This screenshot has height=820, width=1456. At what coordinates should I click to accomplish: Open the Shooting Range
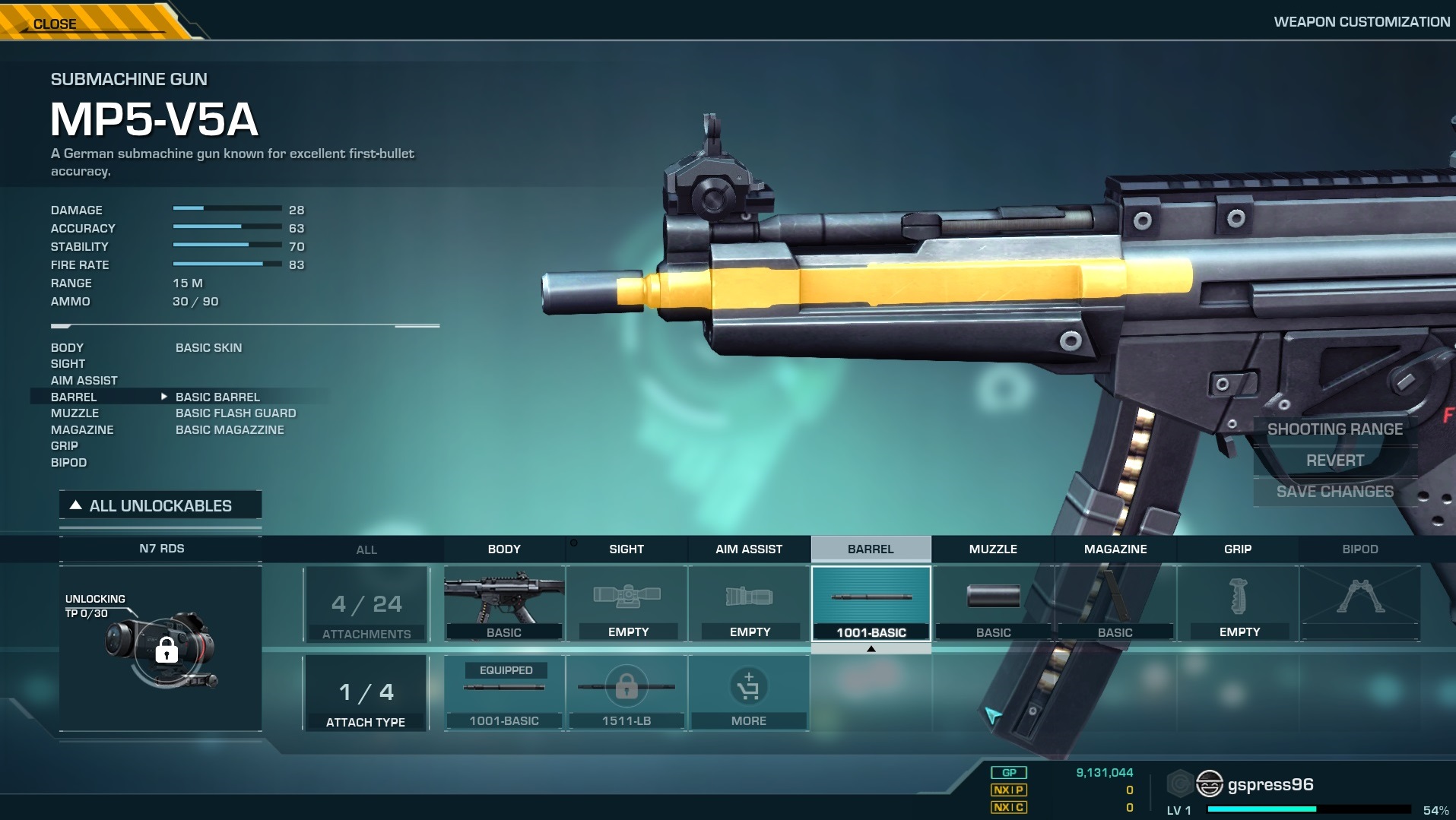pyautogui.click(x=1334, y=429)
